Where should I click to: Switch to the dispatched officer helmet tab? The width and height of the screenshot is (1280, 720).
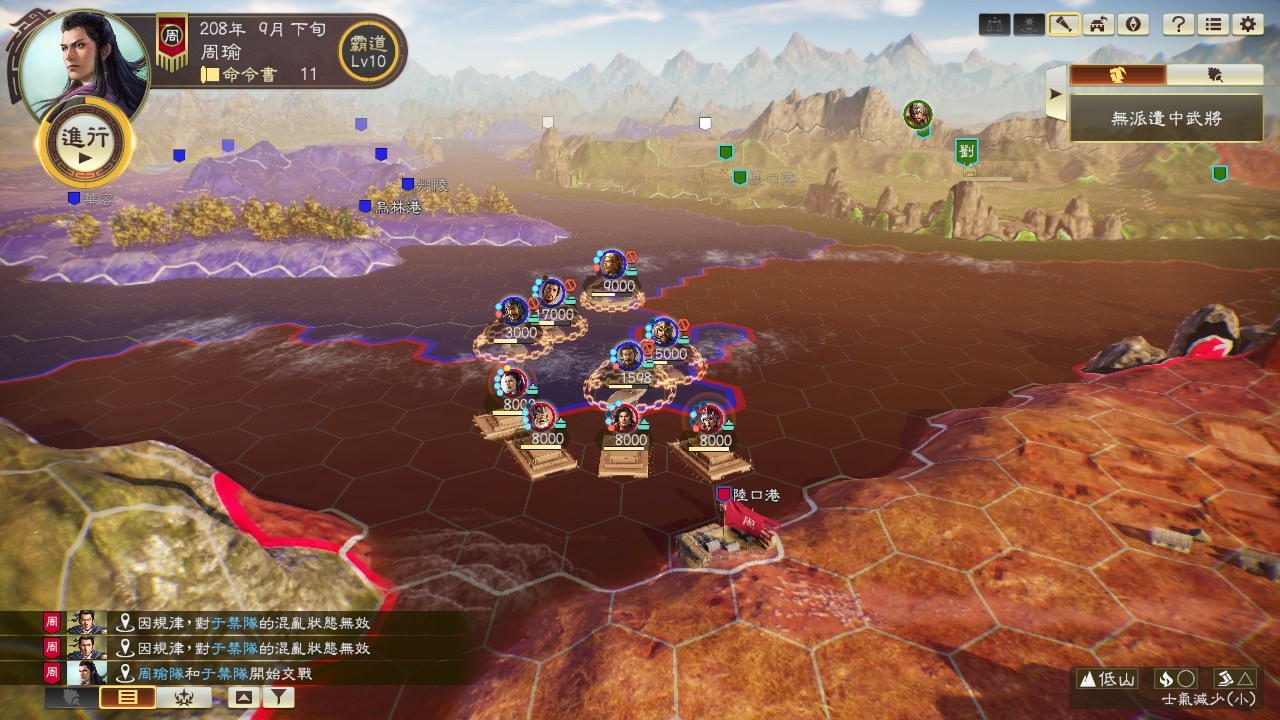click(x=1118, y=75)
